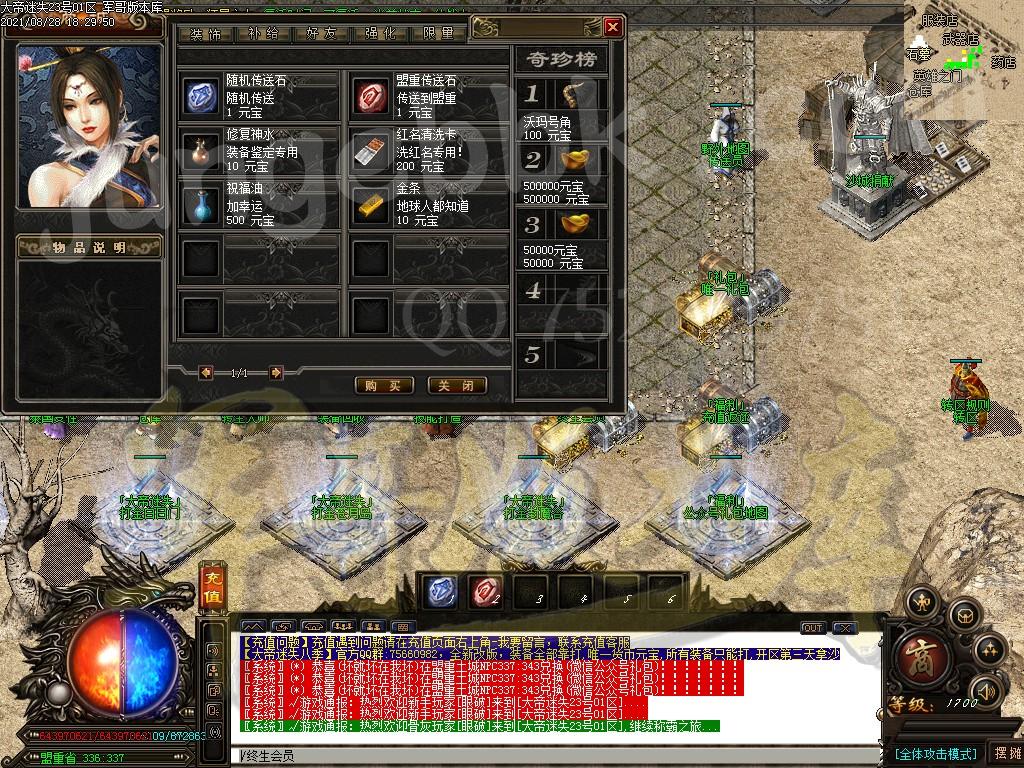The image size is (1024, 768).
Task: Switch to the 装饰 shop tab
Action: 205,33
